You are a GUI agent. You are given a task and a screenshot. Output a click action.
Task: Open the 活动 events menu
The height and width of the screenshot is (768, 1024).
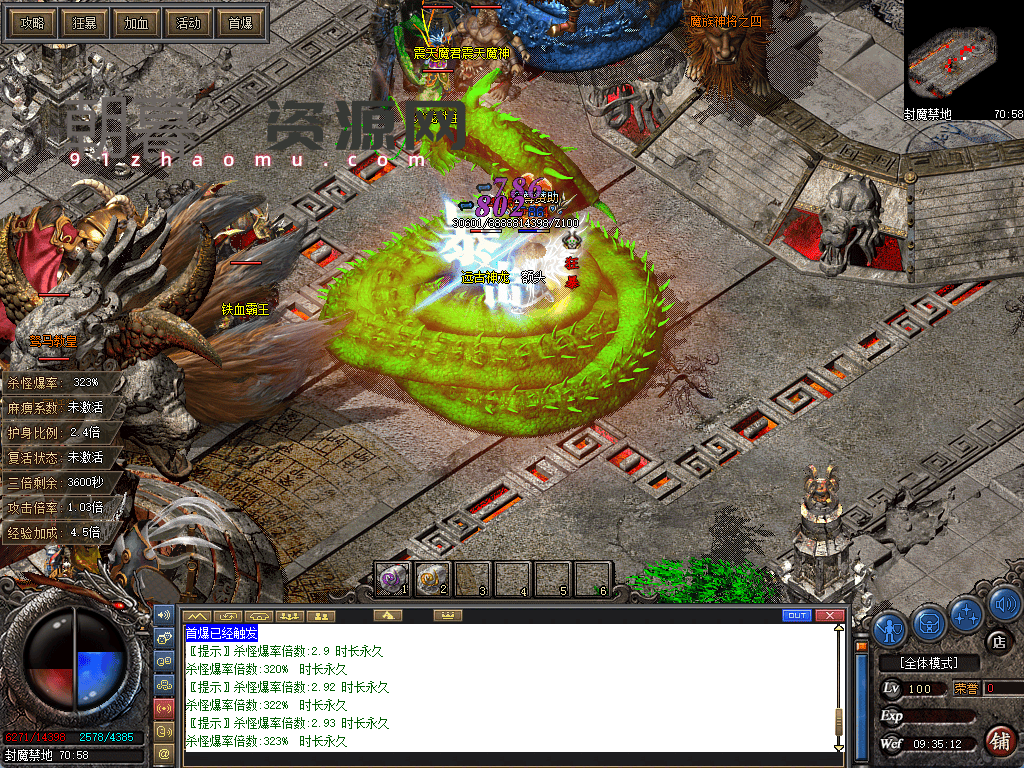tap(188, 23)
